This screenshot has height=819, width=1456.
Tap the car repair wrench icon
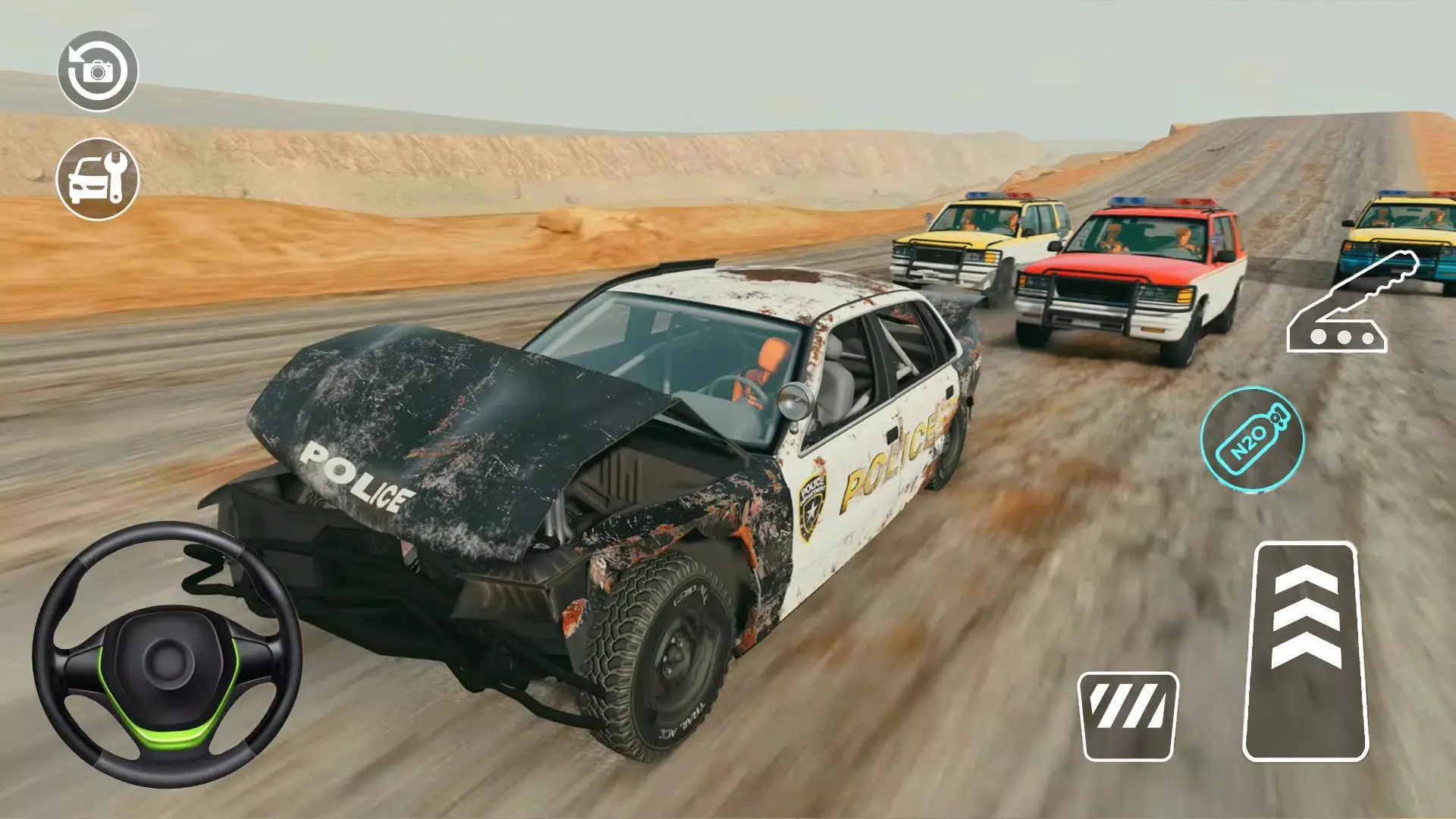point(98,179)
